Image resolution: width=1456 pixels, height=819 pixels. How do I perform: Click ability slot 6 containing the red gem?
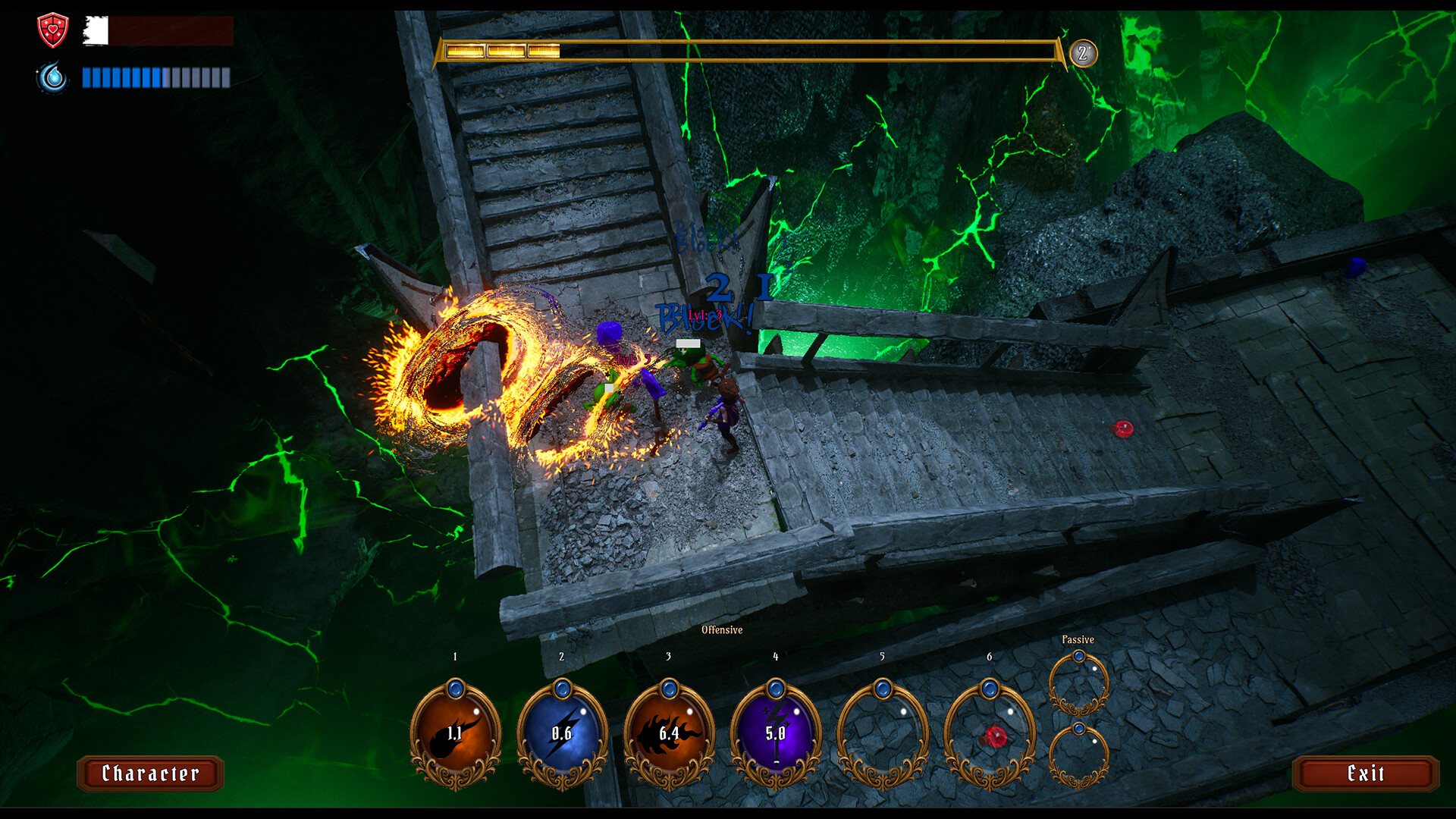(990, 734)
